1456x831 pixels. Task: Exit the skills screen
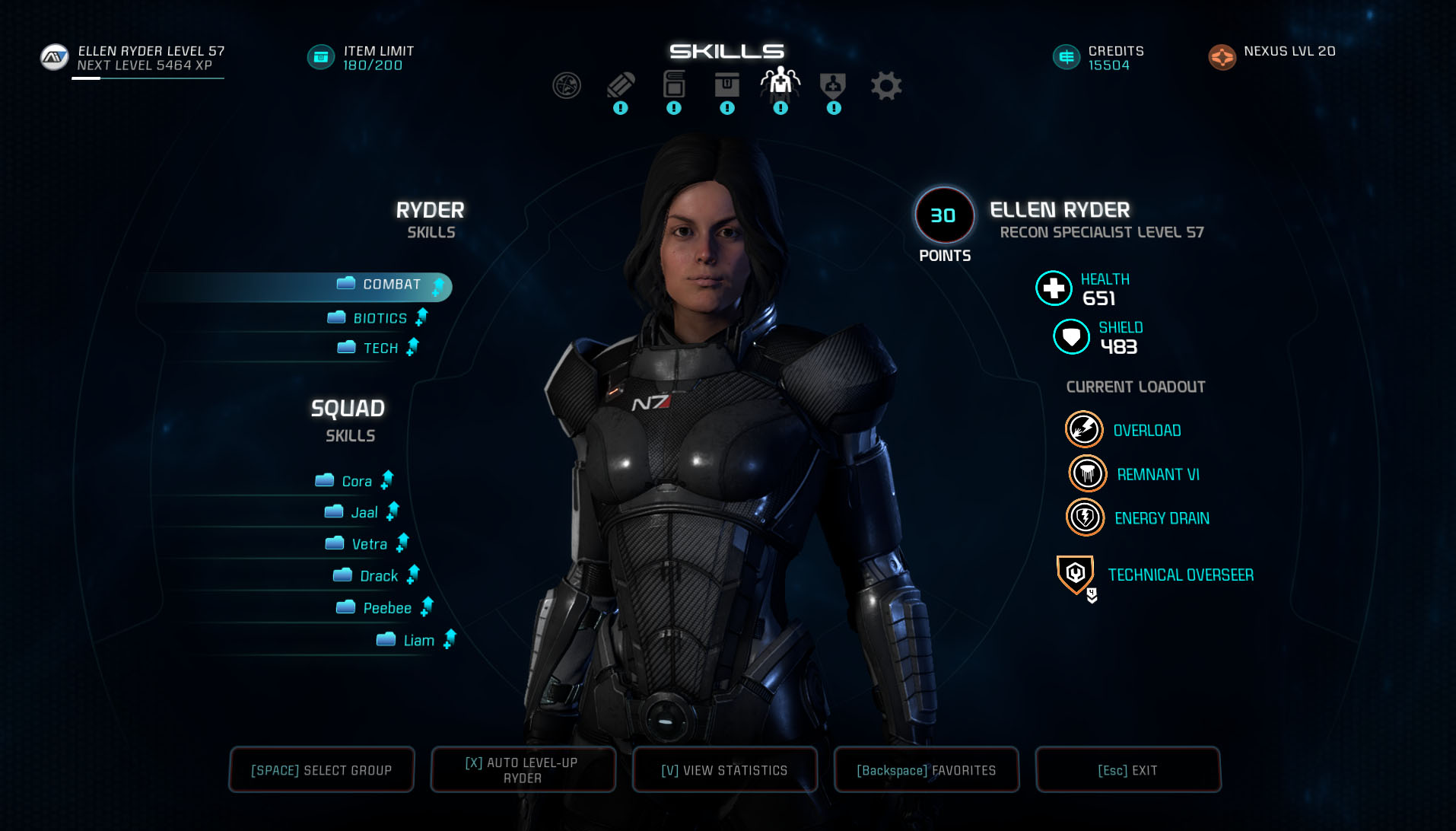[1127, 770]
